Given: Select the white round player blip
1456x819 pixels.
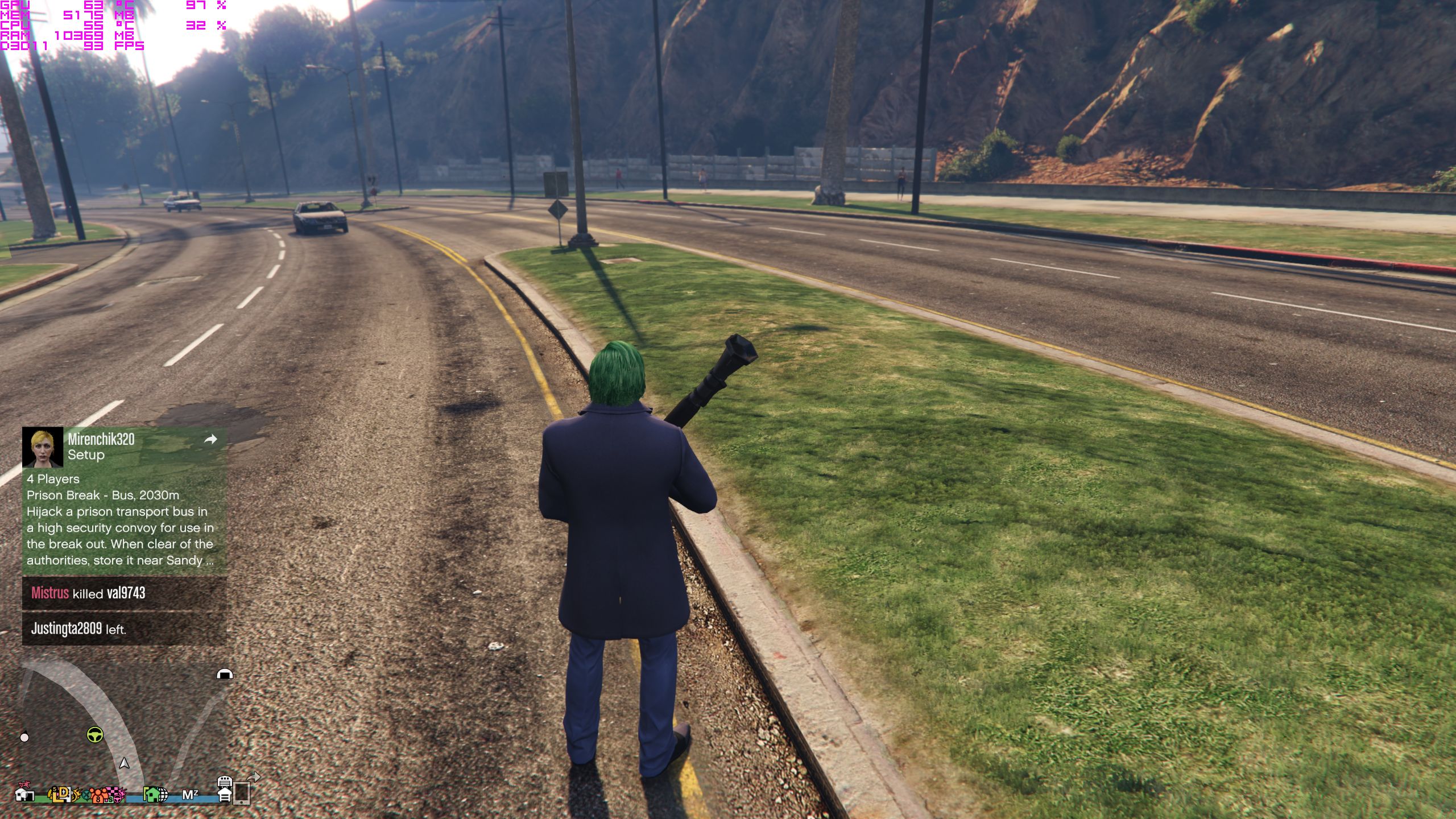Looking at the screenshot, I should click(24, 738).
